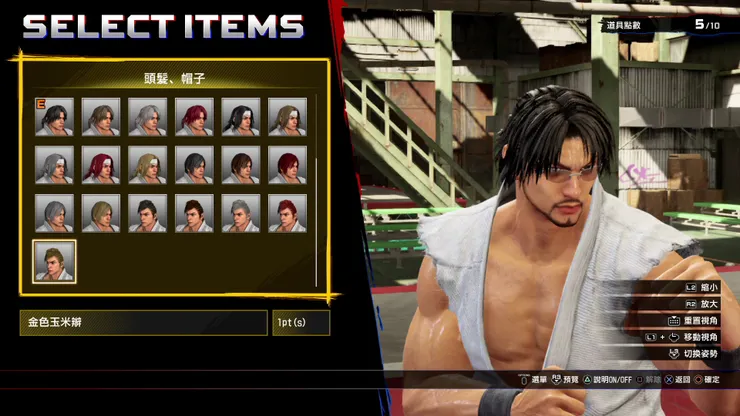Choose the black hair with white headband
The image size is (740, 416).
tap(241, 117)
